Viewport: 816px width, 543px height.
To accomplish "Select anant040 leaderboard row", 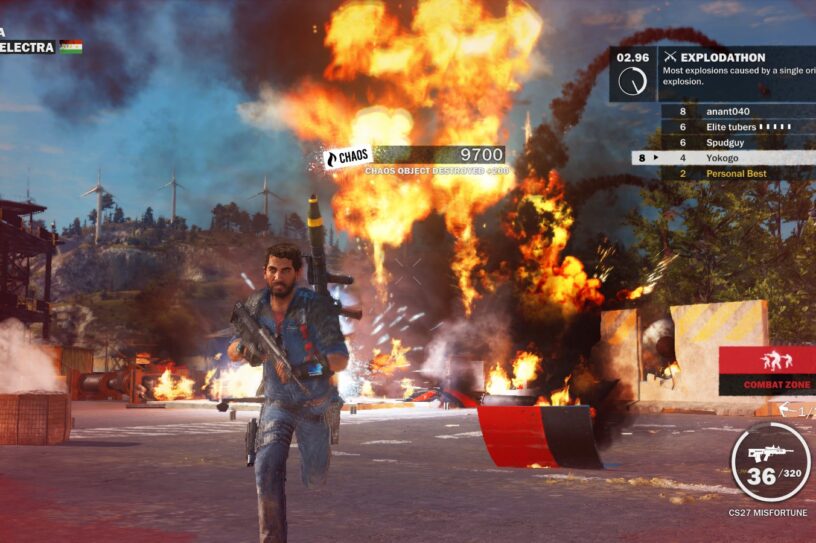I will (737, 112).
